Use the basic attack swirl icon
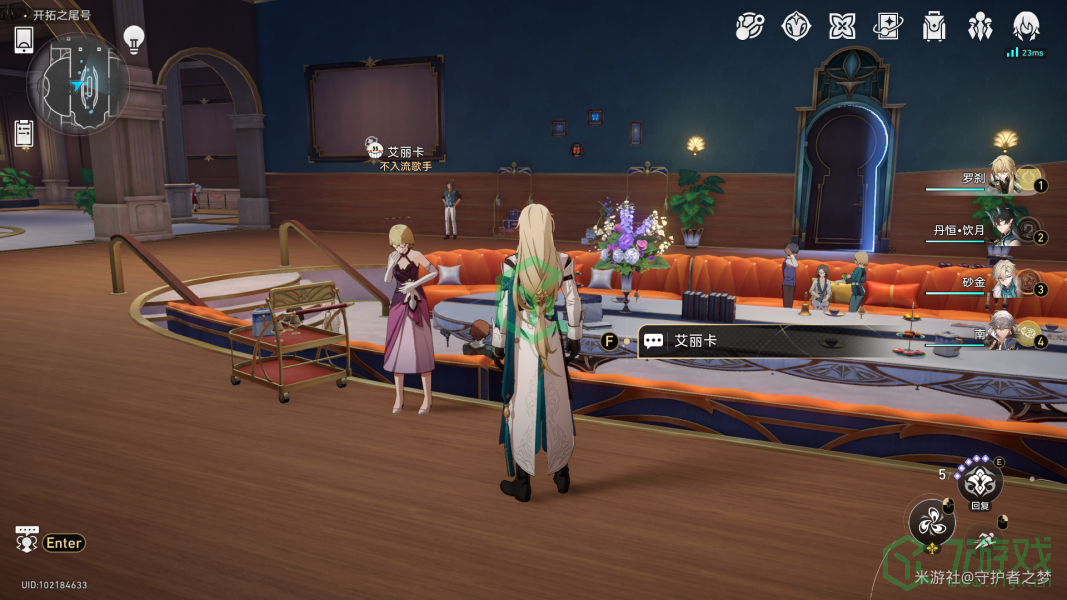 [932, 523]
